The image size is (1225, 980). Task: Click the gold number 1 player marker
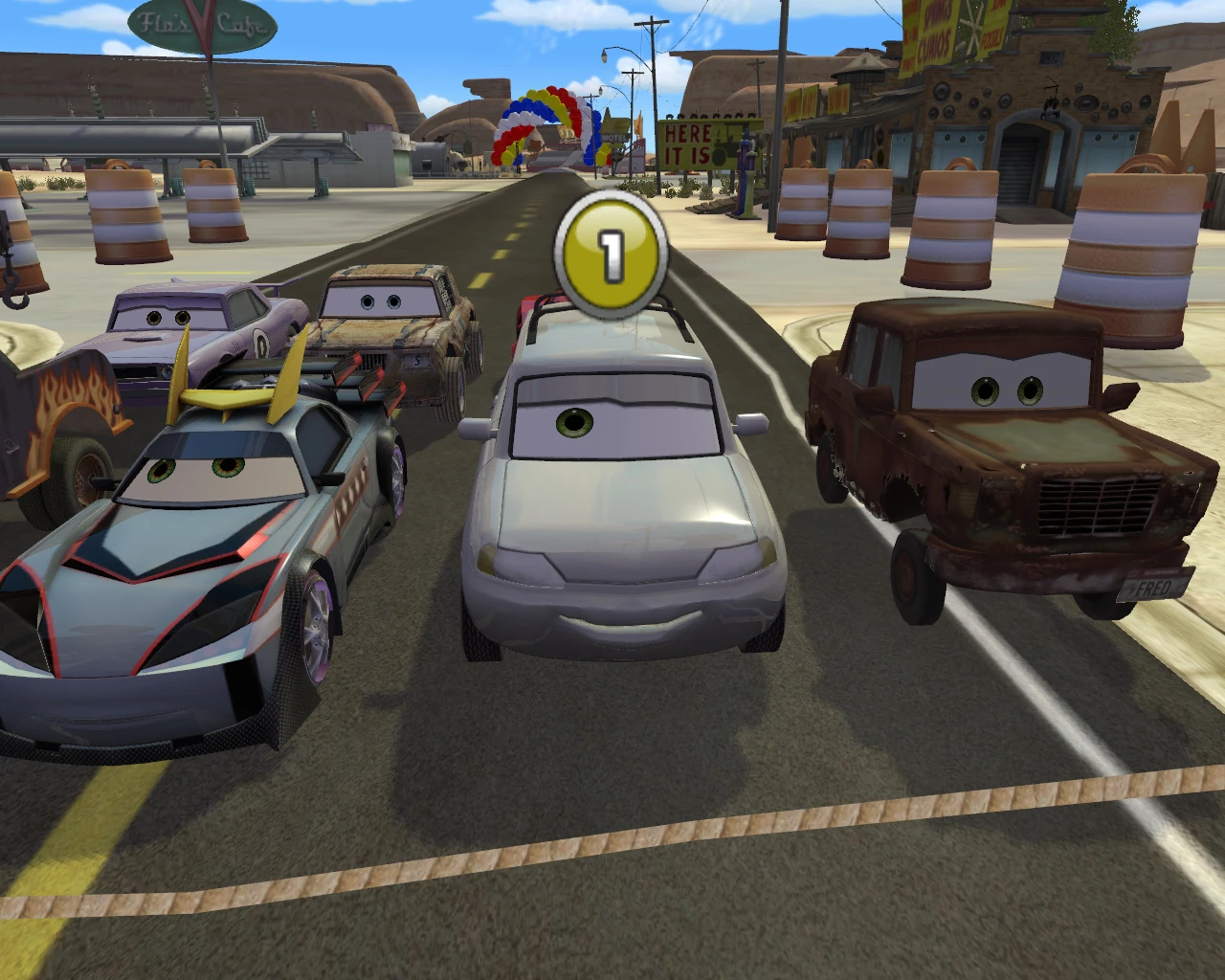pyautogui.click(x=611, y=251)
